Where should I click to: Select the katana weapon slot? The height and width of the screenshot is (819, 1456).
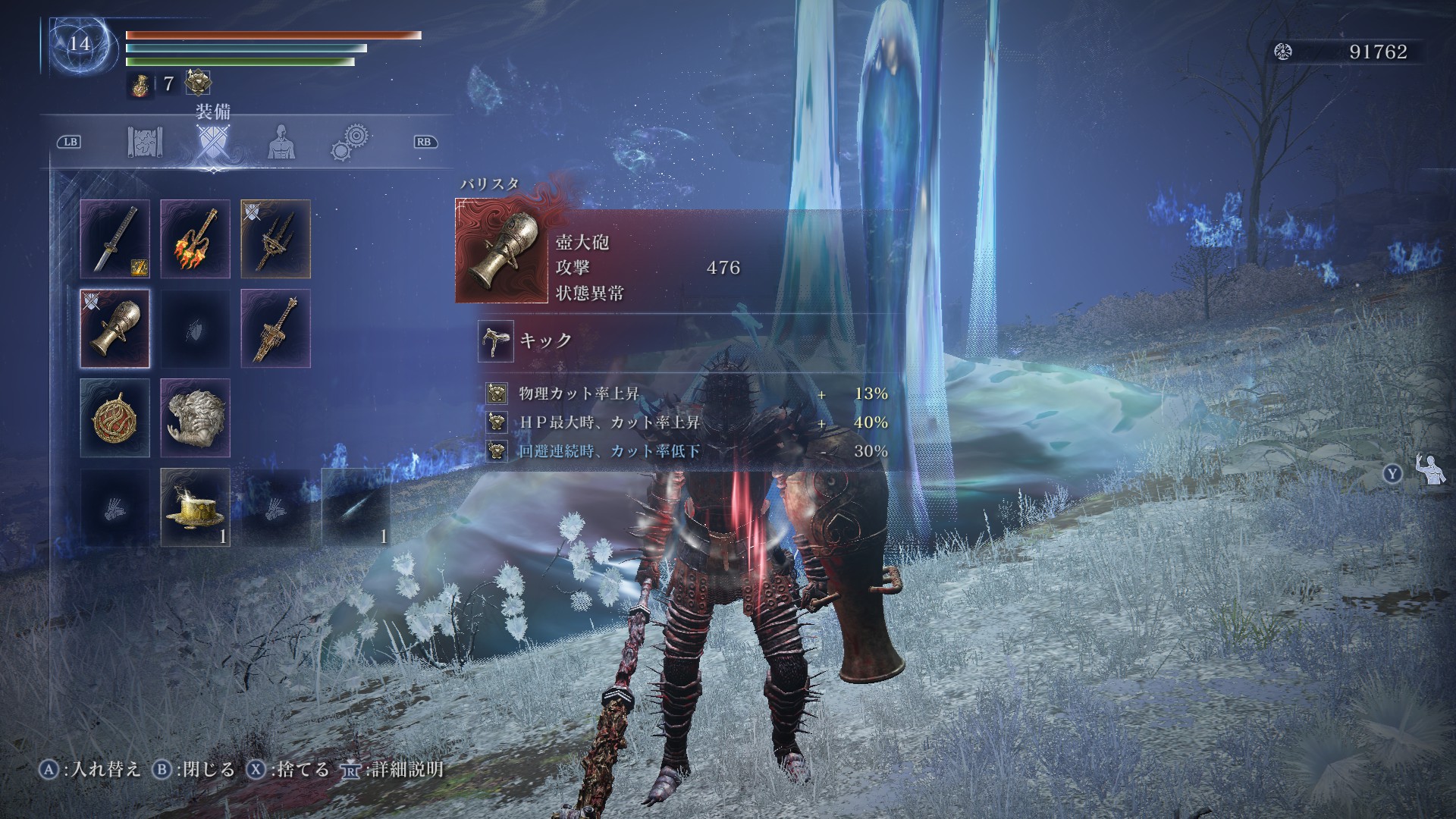point(115,239)
